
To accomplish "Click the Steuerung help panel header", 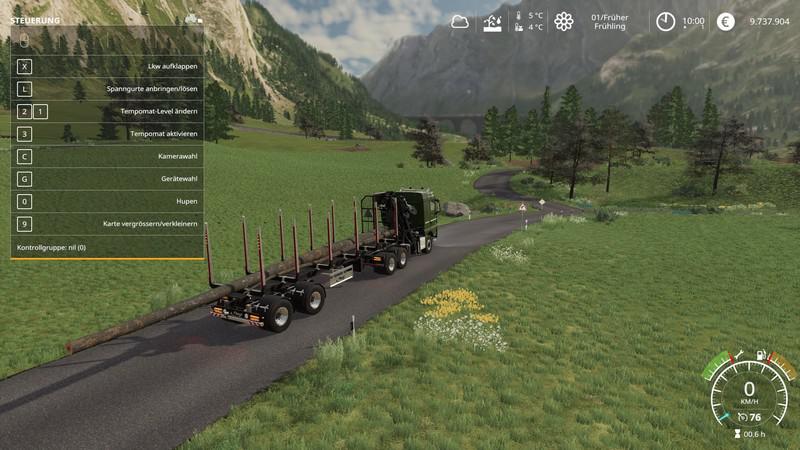I will tap(35, 20).
